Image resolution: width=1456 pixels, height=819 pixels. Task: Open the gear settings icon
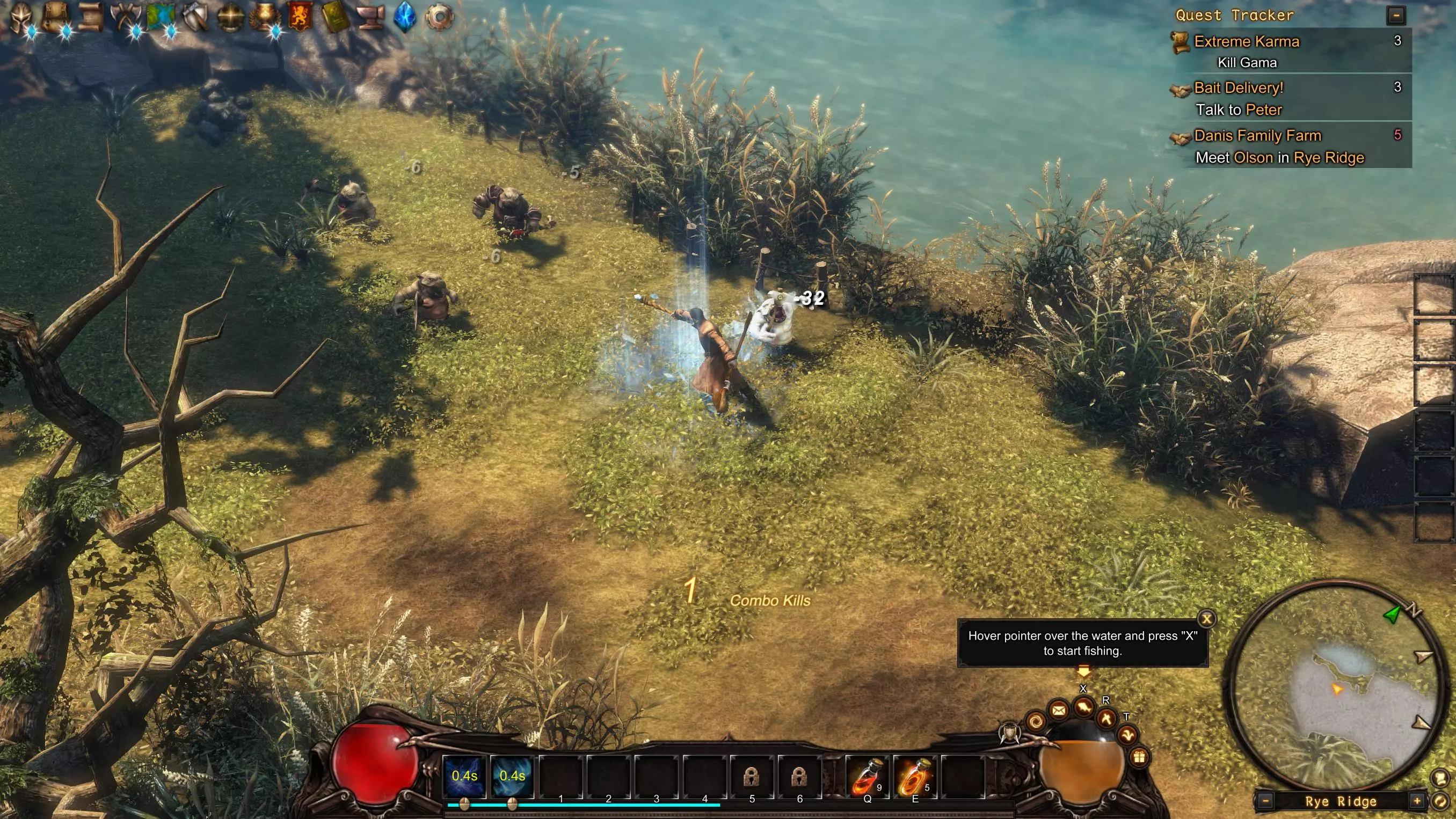click(439, 17)
